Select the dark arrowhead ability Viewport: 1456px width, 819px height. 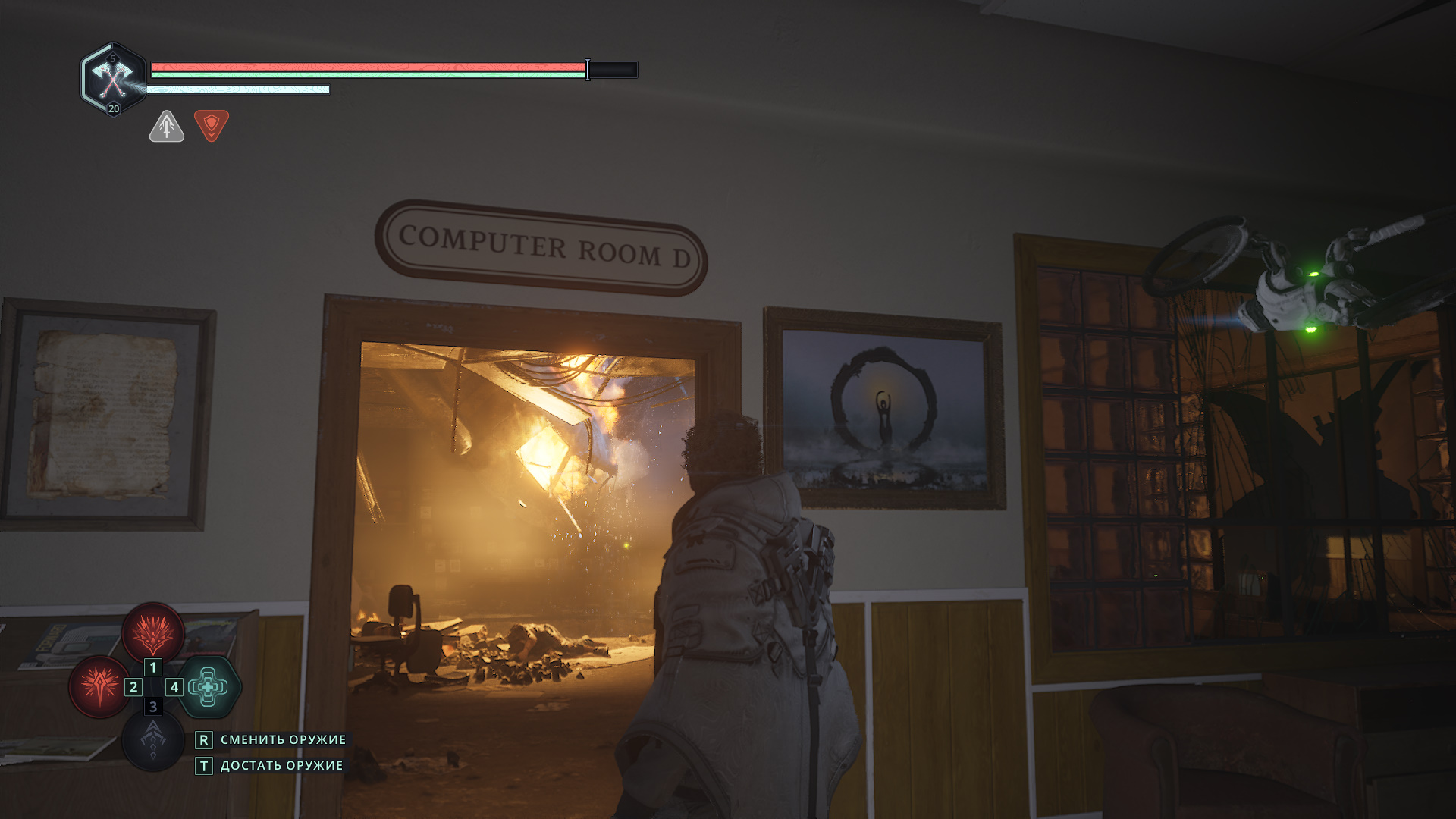coord(152,741)
